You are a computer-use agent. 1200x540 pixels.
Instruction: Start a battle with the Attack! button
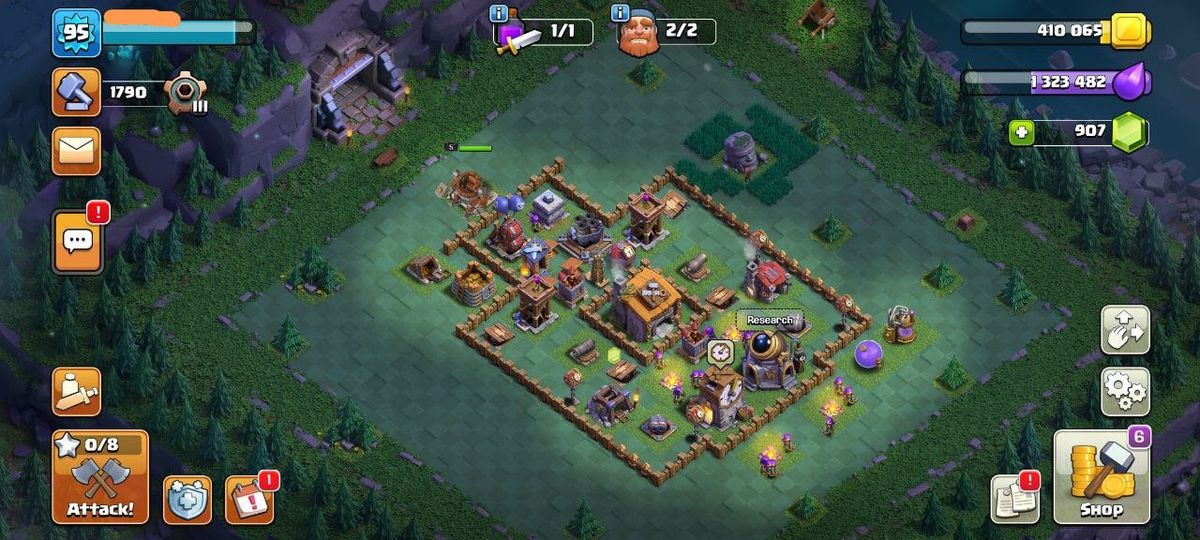point(100,477)
